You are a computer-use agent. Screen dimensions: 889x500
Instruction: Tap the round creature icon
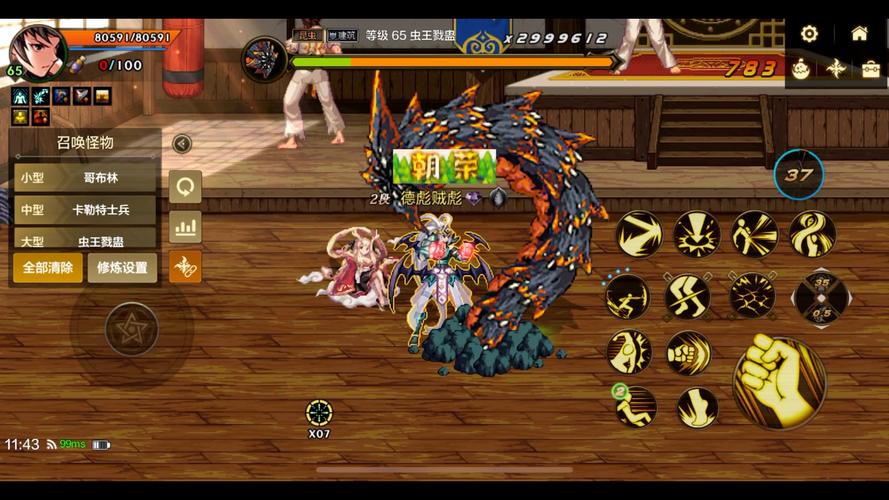point(800,69)
